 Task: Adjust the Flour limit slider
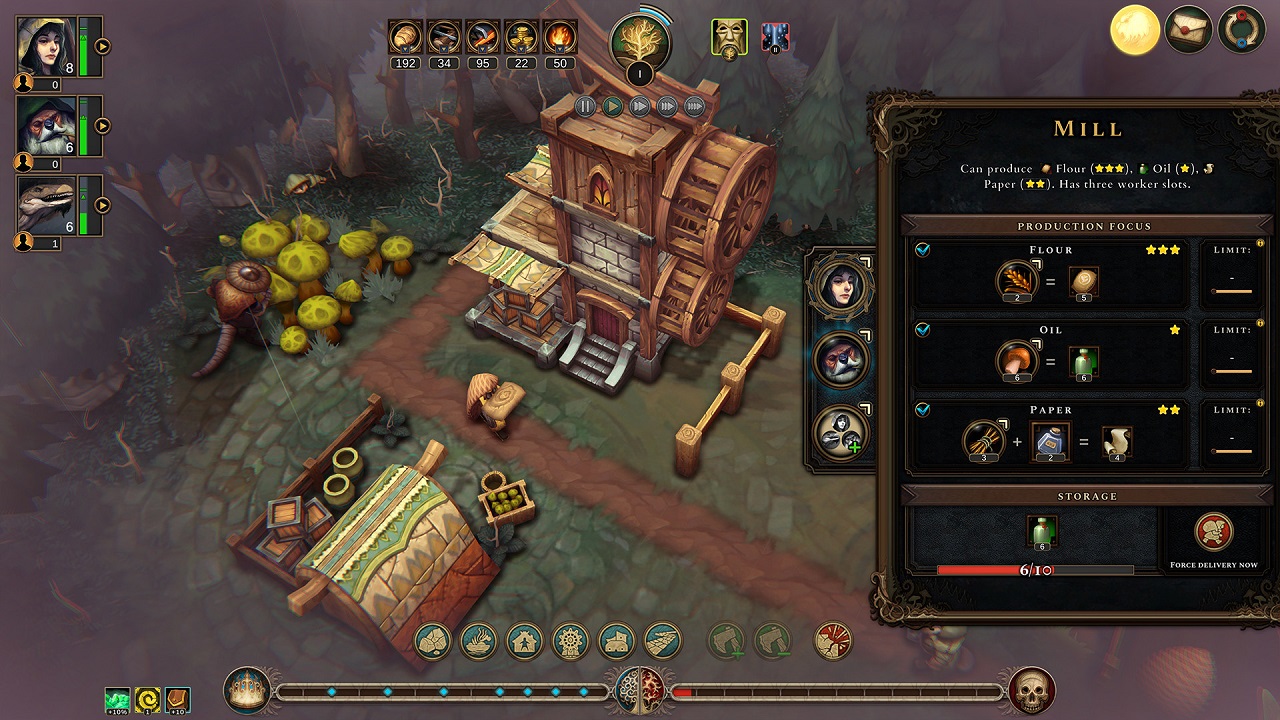[1231, 292]
